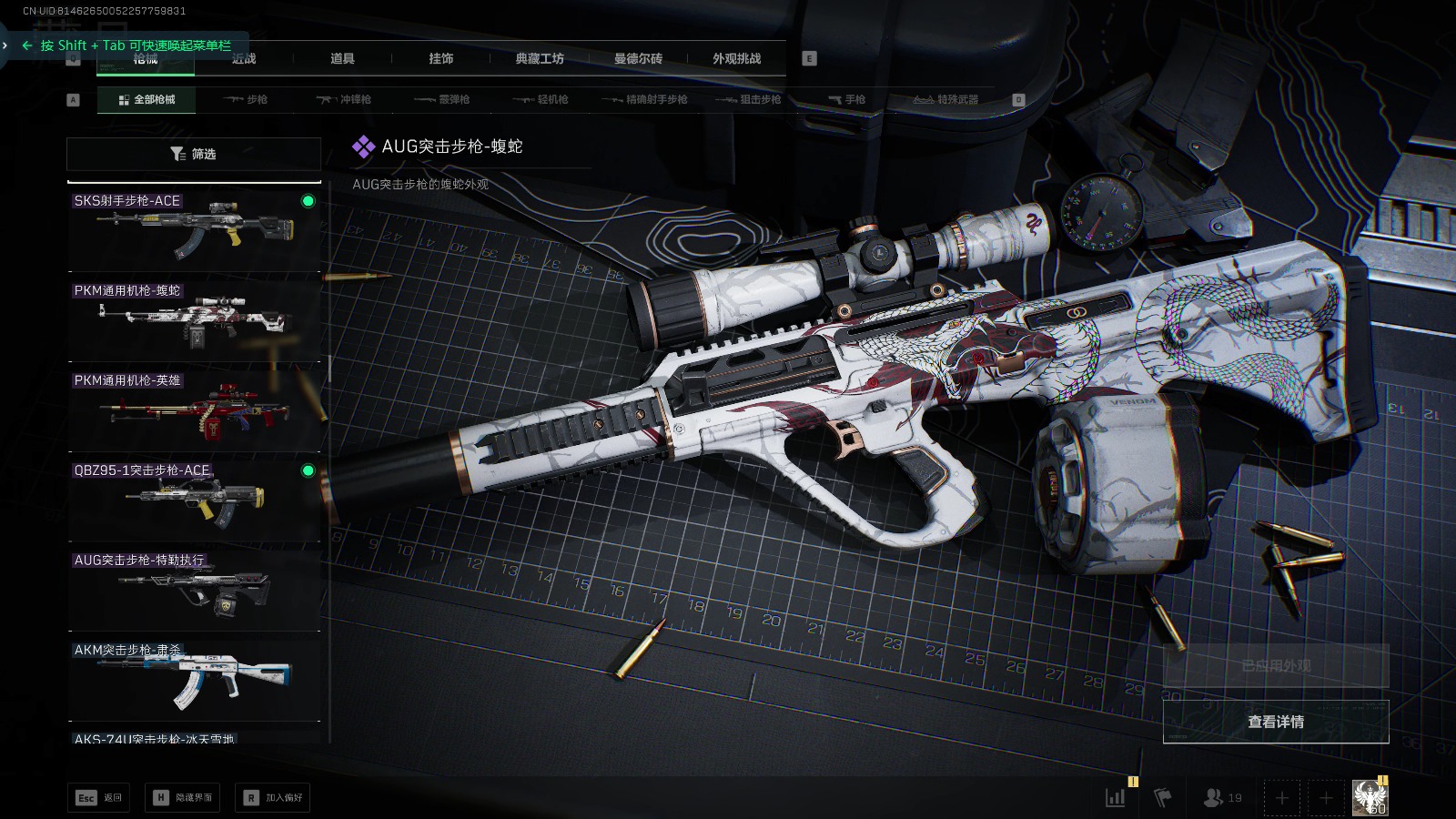Click the 查看详情 view details button
Viewport: 1456px width, 819px height.
click(1275, 722)
